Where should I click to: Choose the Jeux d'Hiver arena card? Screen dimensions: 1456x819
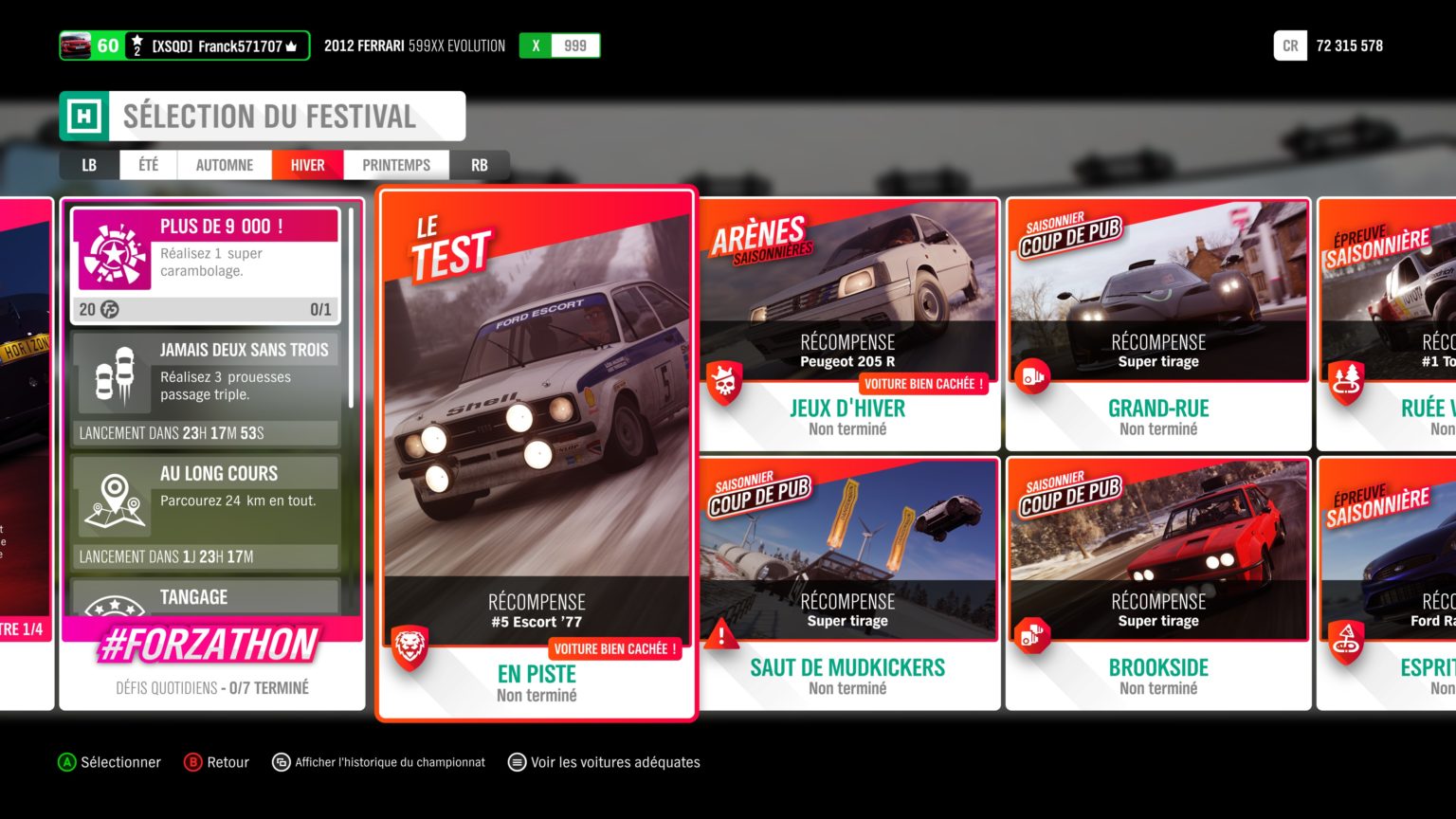click(848, 324)
